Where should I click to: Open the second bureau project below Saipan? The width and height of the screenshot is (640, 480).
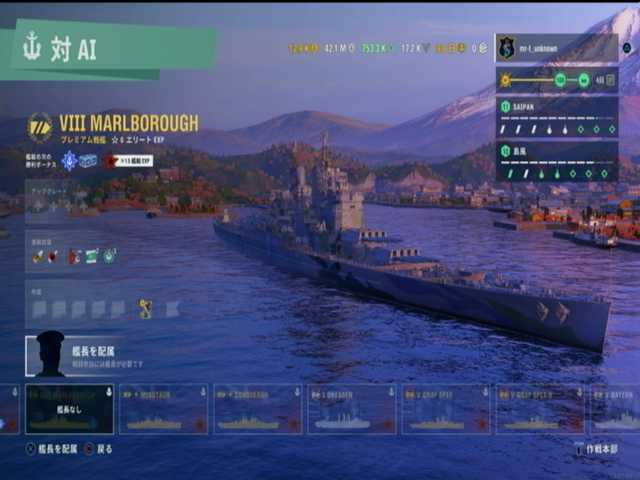point(556,161)
